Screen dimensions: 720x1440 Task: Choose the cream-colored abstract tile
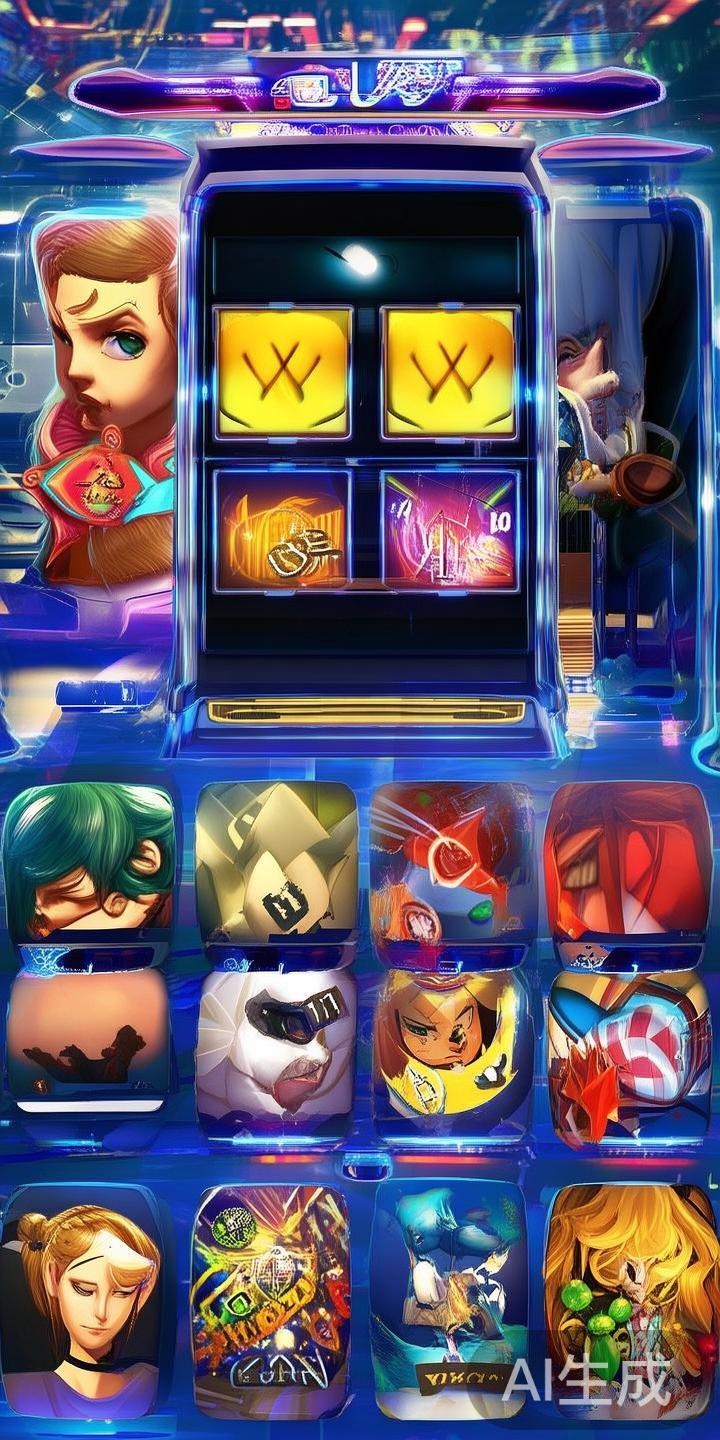point(276,862)
